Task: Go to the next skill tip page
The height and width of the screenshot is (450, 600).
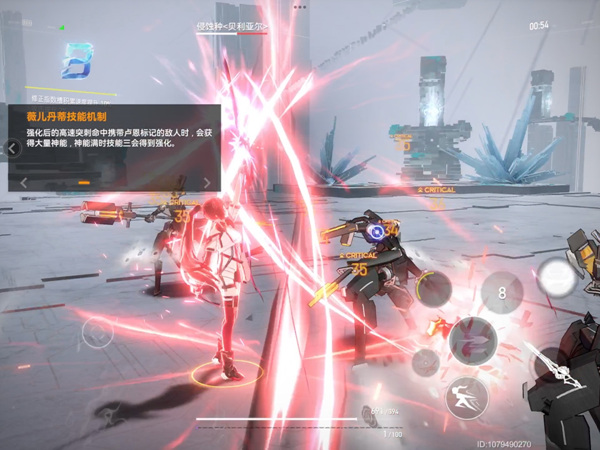Action: 206,182
